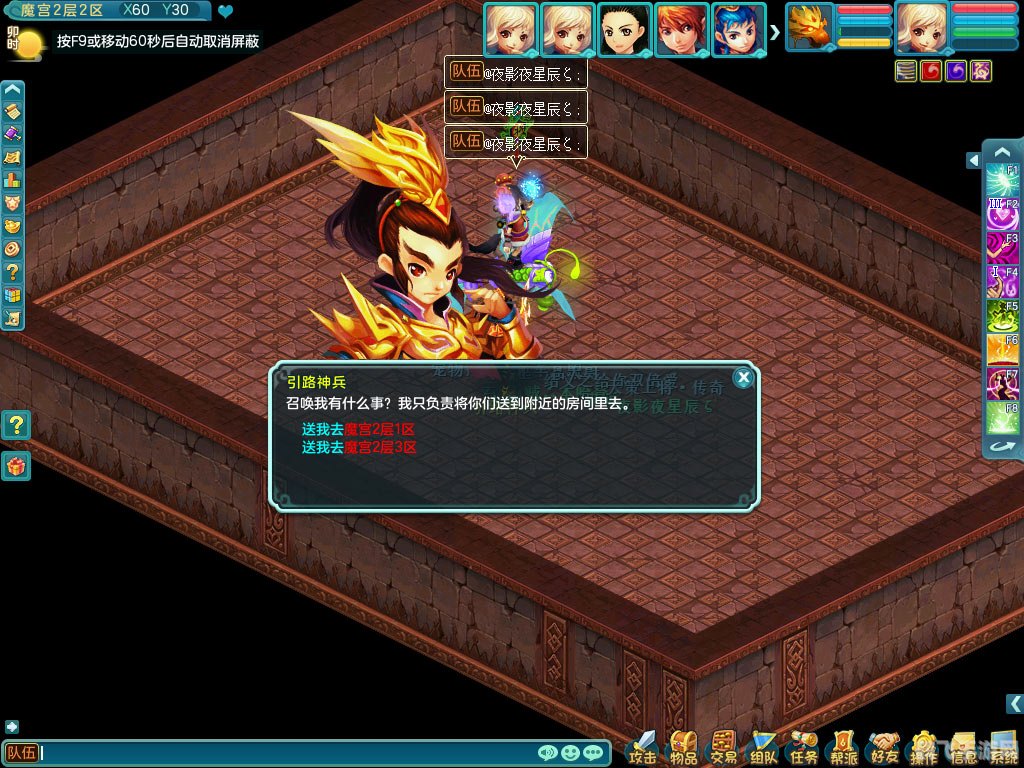
Task: Open the 帮派 guild panel
Action: pos(844,745)
